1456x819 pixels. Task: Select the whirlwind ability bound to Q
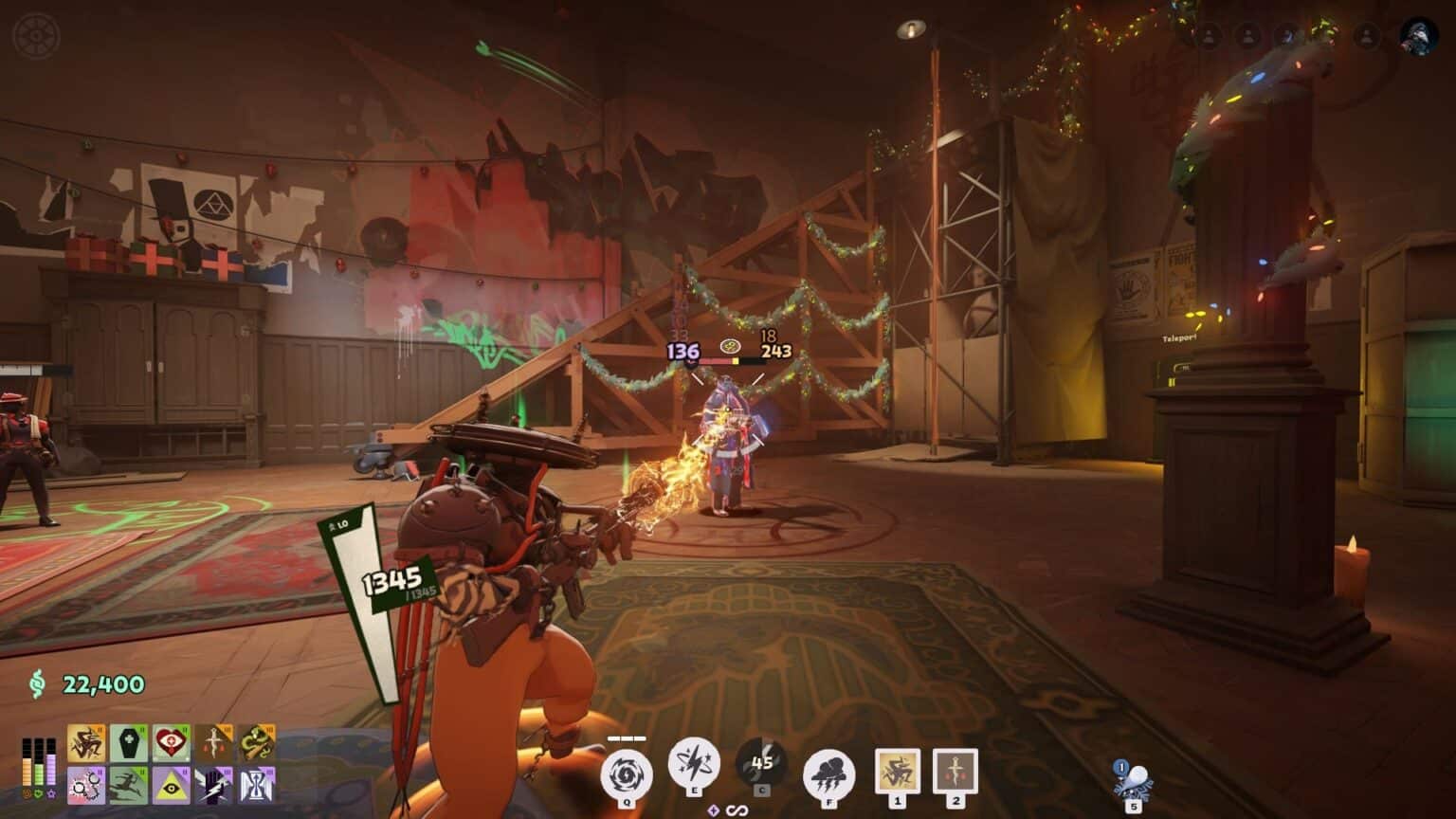tap(627, 772)
